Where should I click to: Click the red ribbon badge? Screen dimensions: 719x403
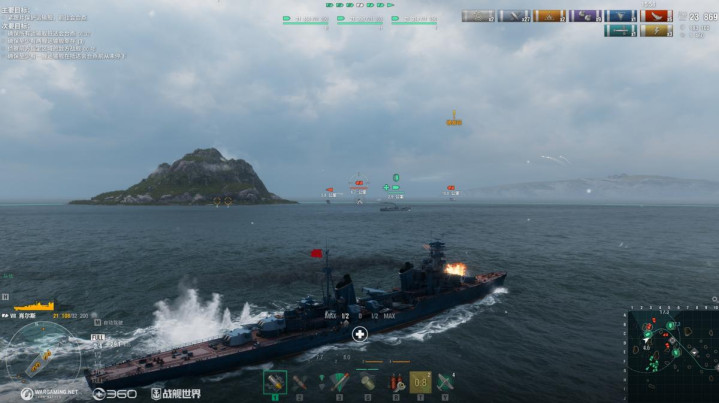[656, 16]
